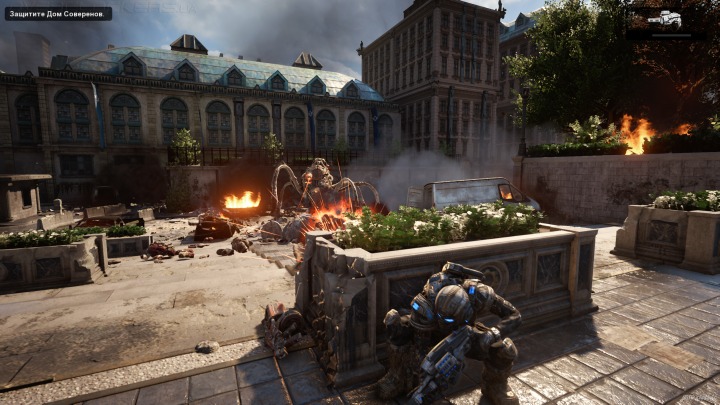Click the "Защитите Дом Соверенов" objective tracker

point(58,13)
